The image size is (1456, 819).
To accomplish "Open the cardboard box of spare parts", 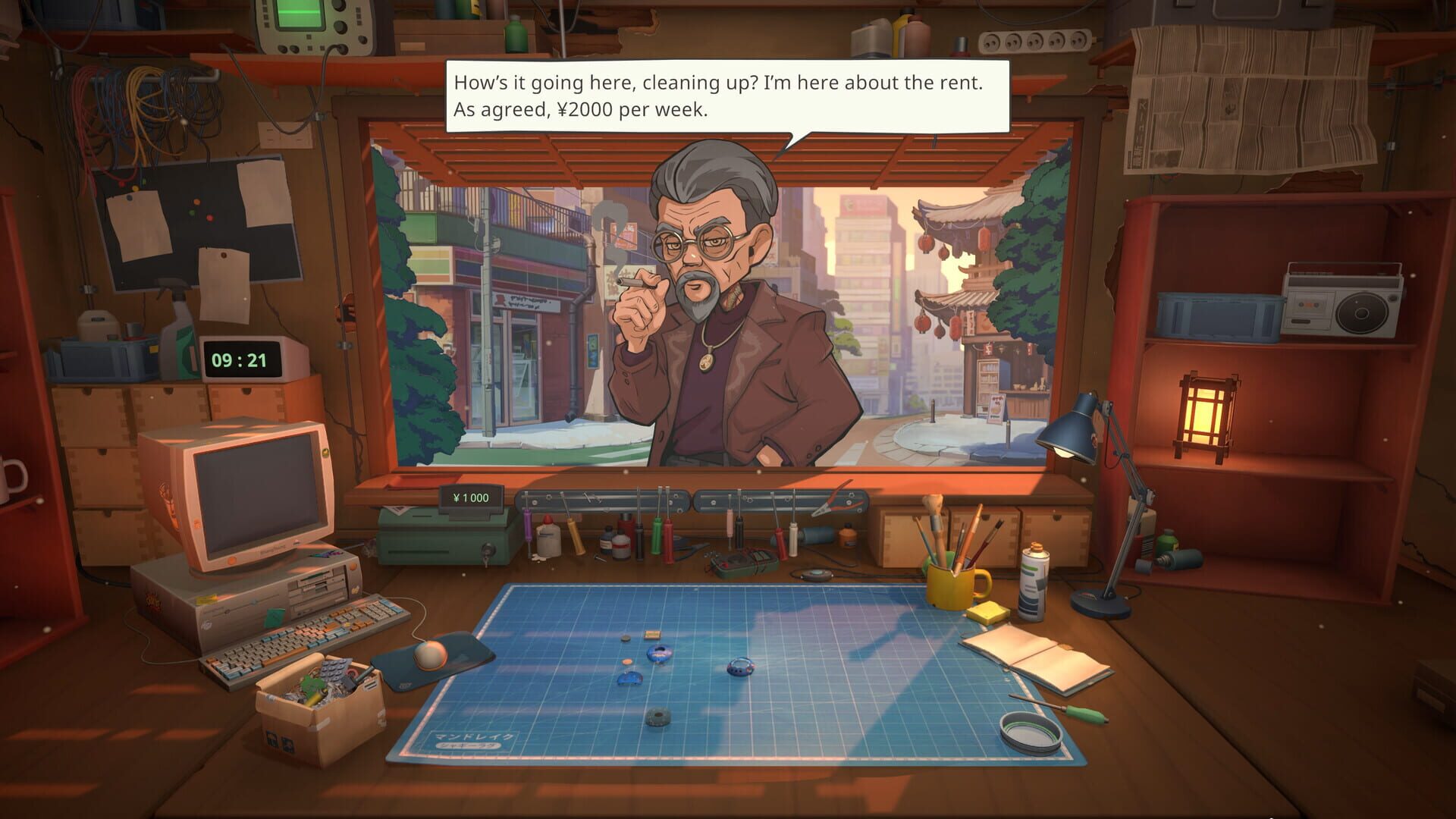I will 318,701.
